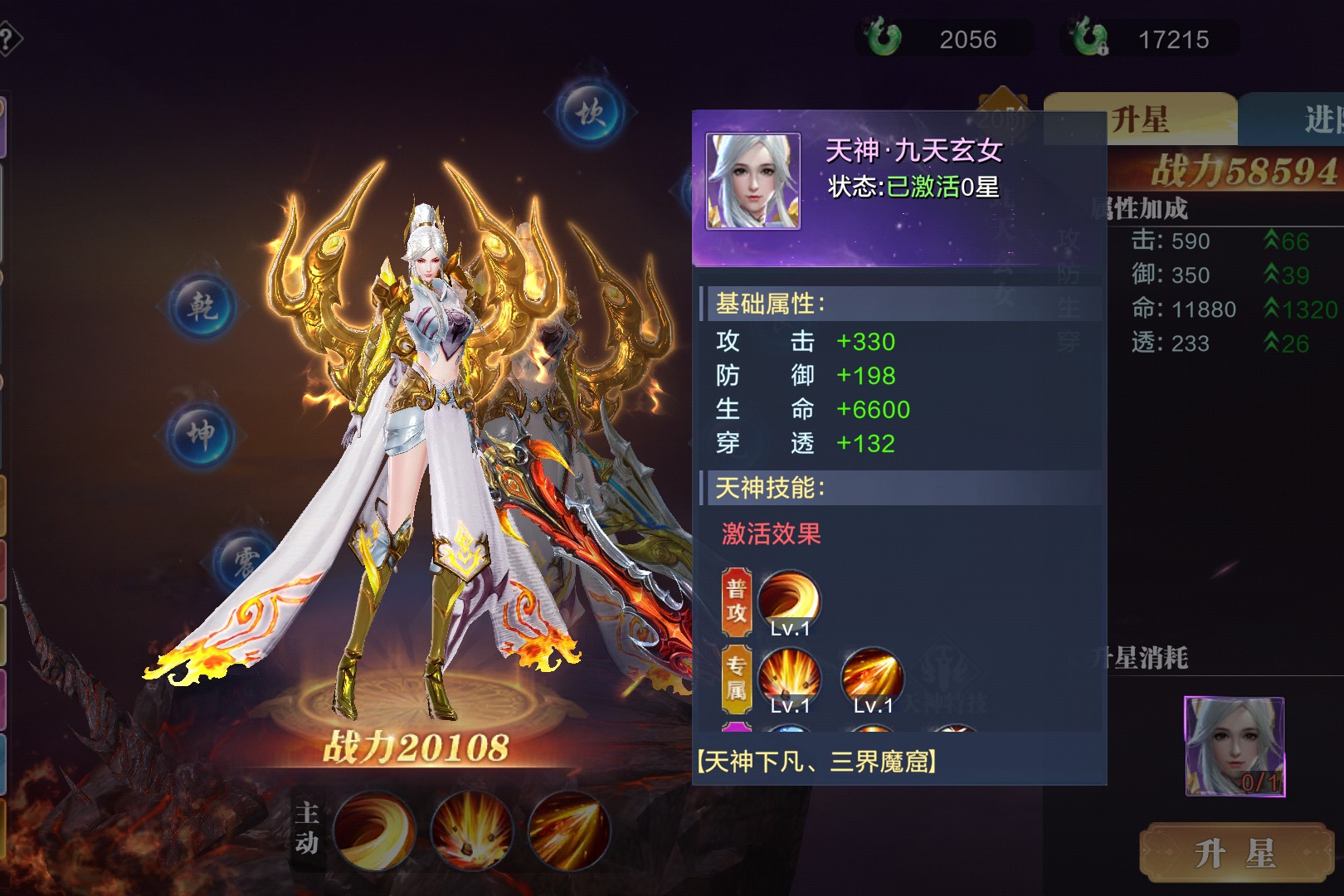Open the help question mark icon
Viewport: 1344px width, 896px height.
point(7,39)
